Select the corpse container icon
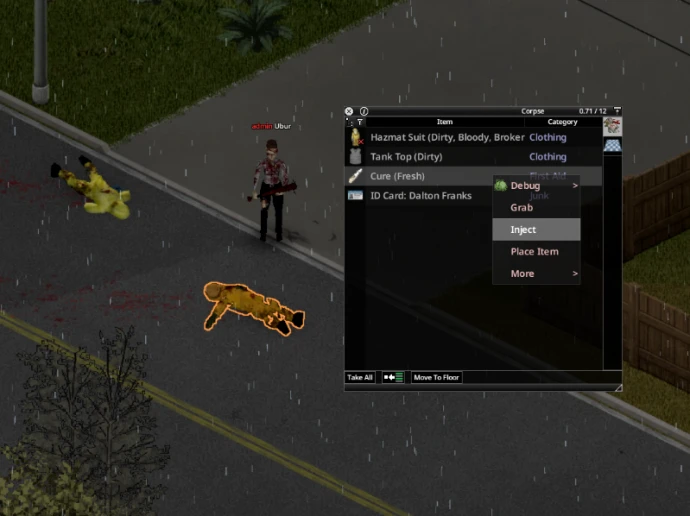Screen dimensions: 690x516 pos(612,126)
